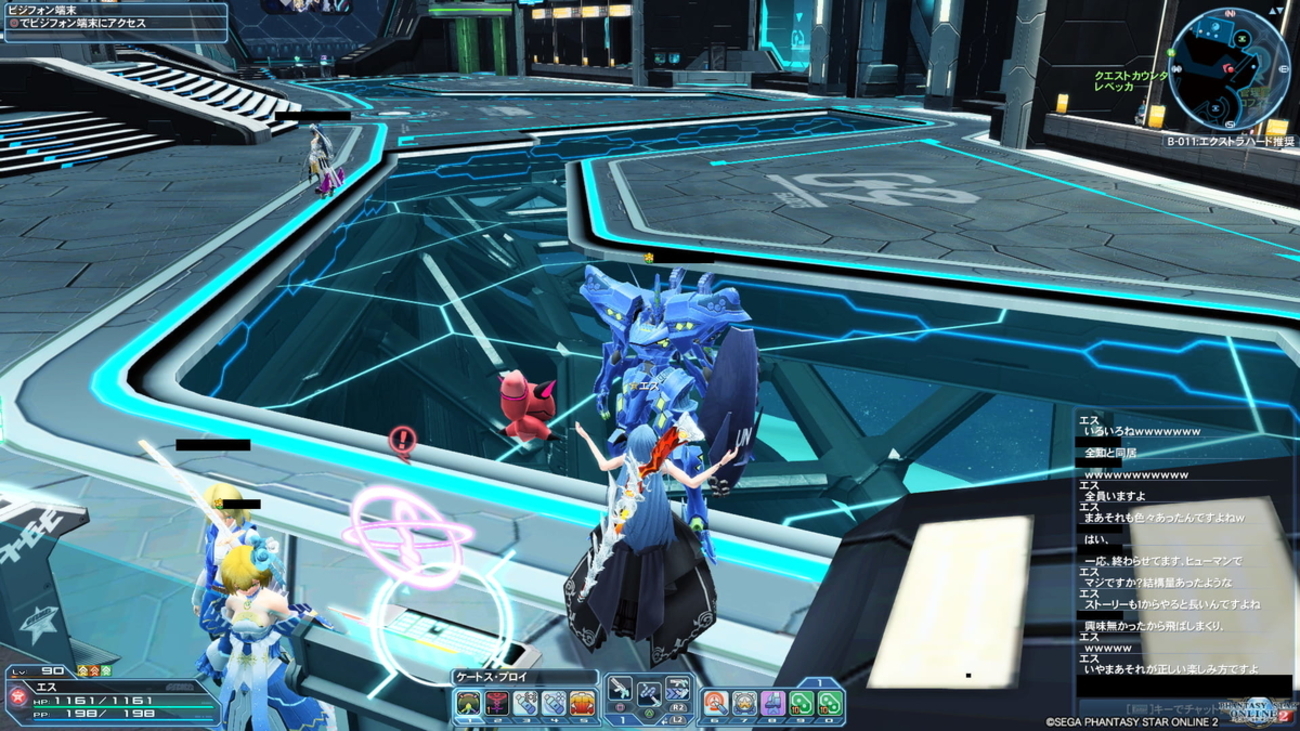Click the ケートス・プロイ name label
1300x731 pixels.
pyautogui.click(x=490, y=677)
